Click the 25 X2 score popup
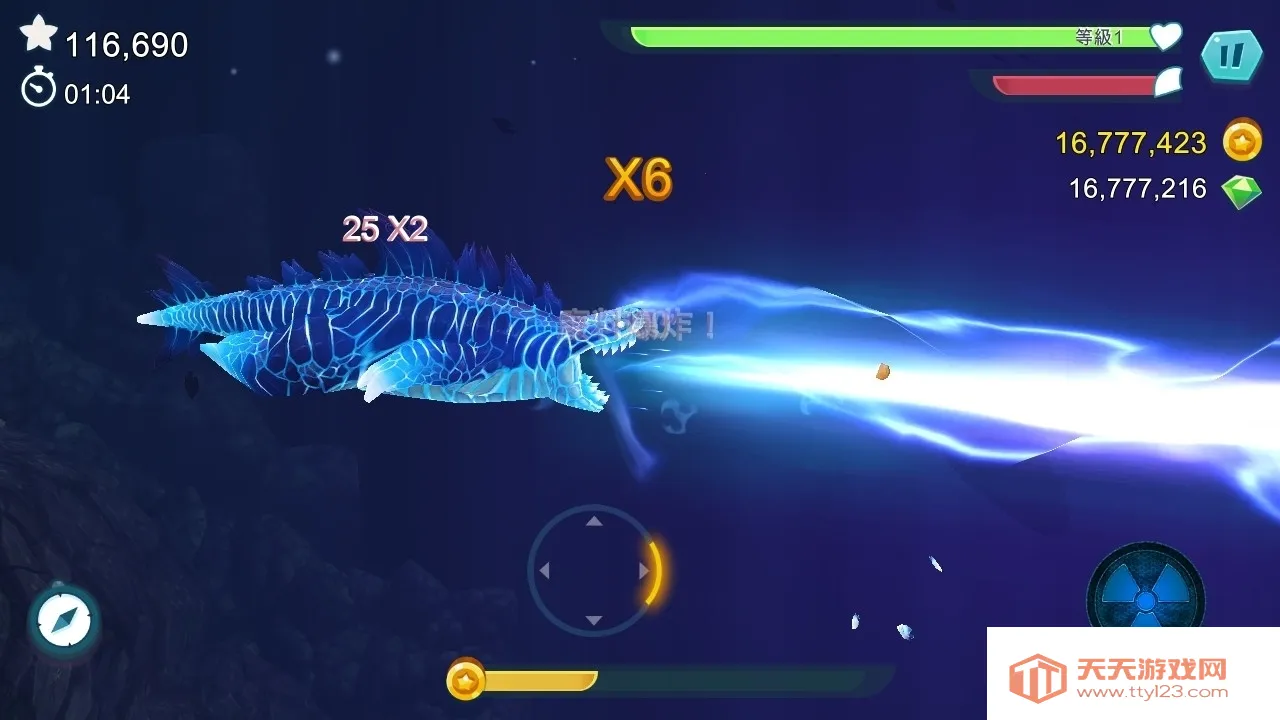 383,229
